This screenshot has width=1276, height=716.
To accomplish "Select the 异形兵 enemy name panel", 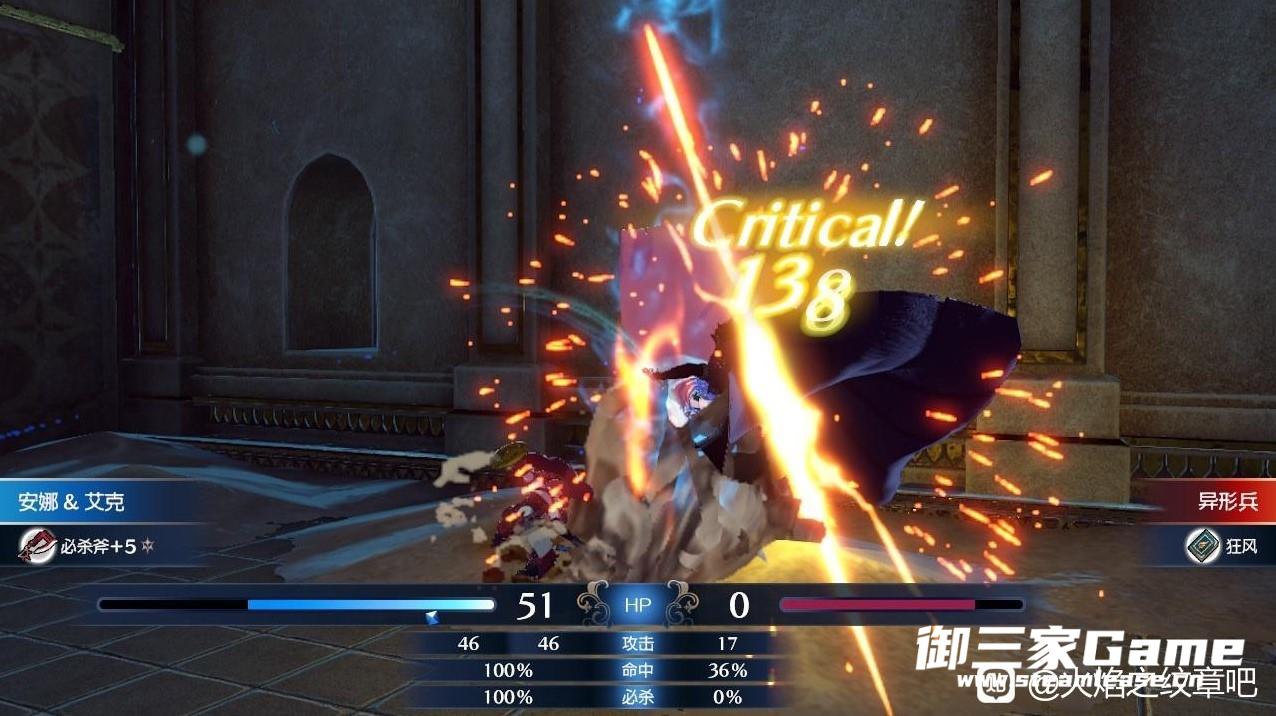I will coord(1221,501).
